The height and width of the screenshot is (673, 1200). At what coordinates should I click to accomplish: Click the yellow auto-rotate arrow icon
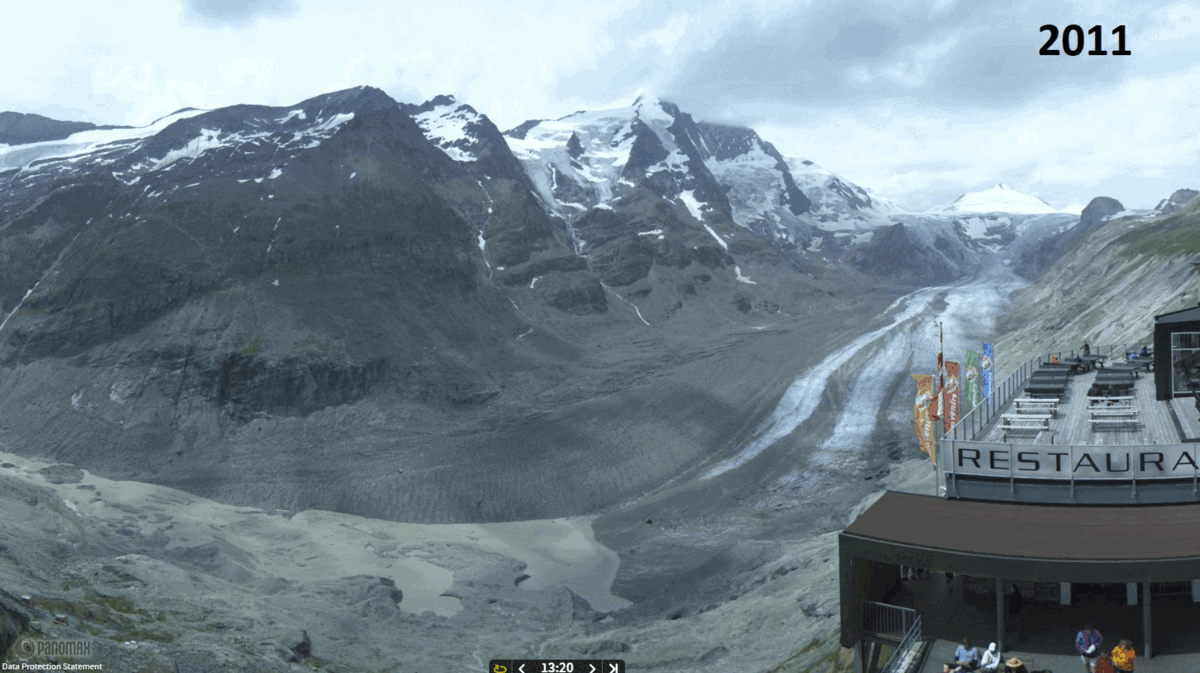click(x=500, y=667)
